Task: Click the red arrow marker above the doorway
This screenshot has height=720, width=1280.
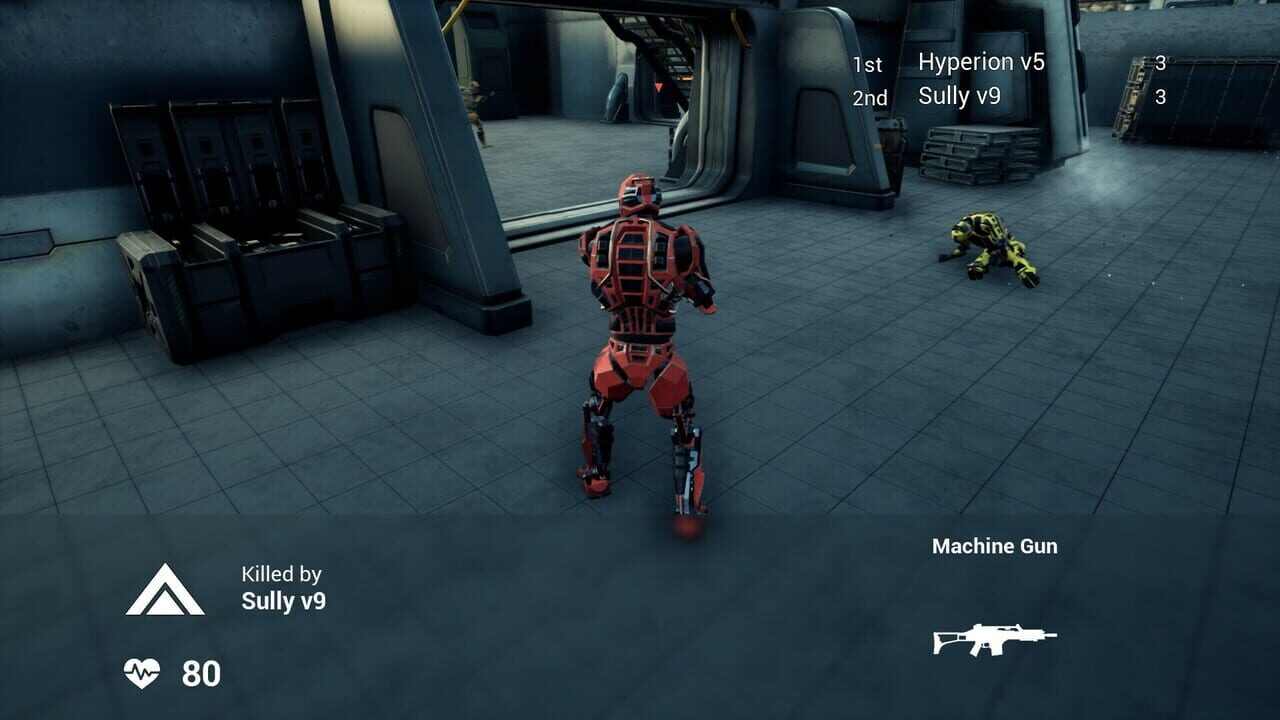Action: coord(658,87)
